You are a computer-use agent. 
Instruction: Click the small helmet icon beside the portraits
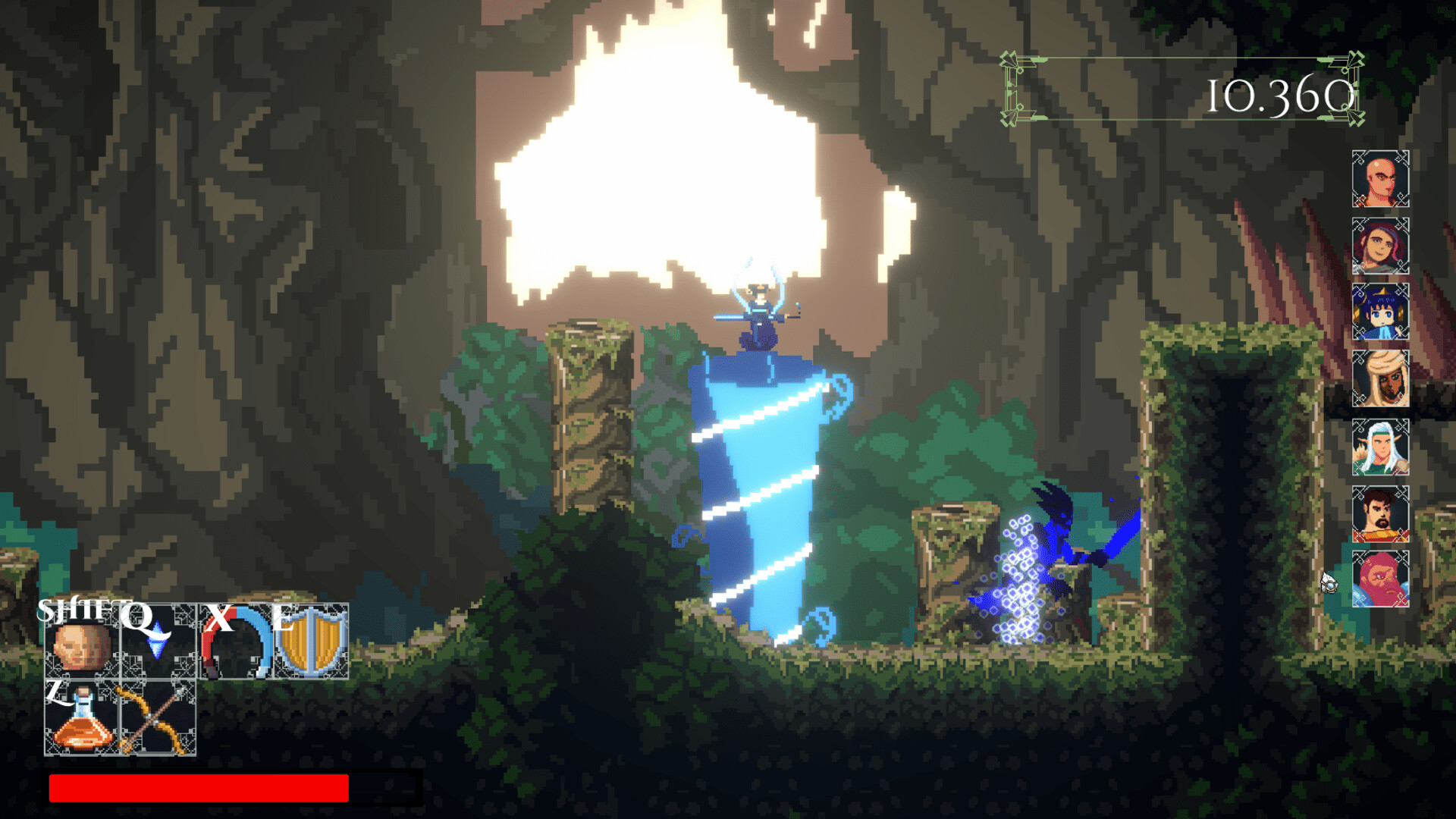[x=1329, y=584]
